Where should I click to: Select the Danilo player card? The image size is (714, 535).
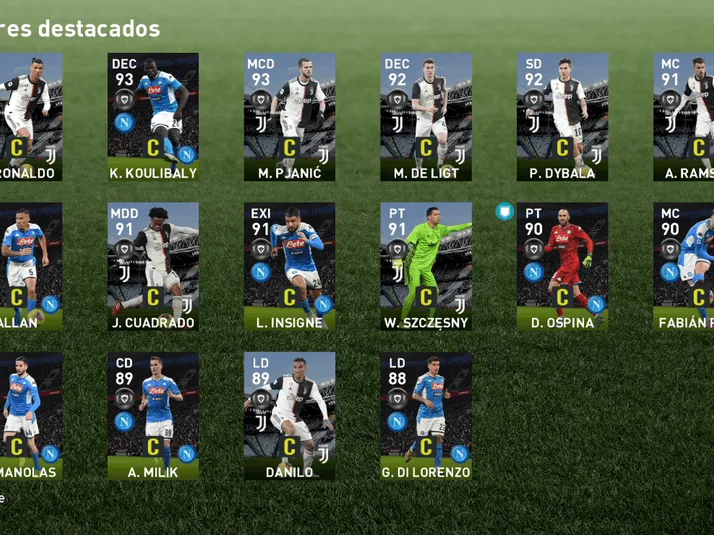pos(289,415)
